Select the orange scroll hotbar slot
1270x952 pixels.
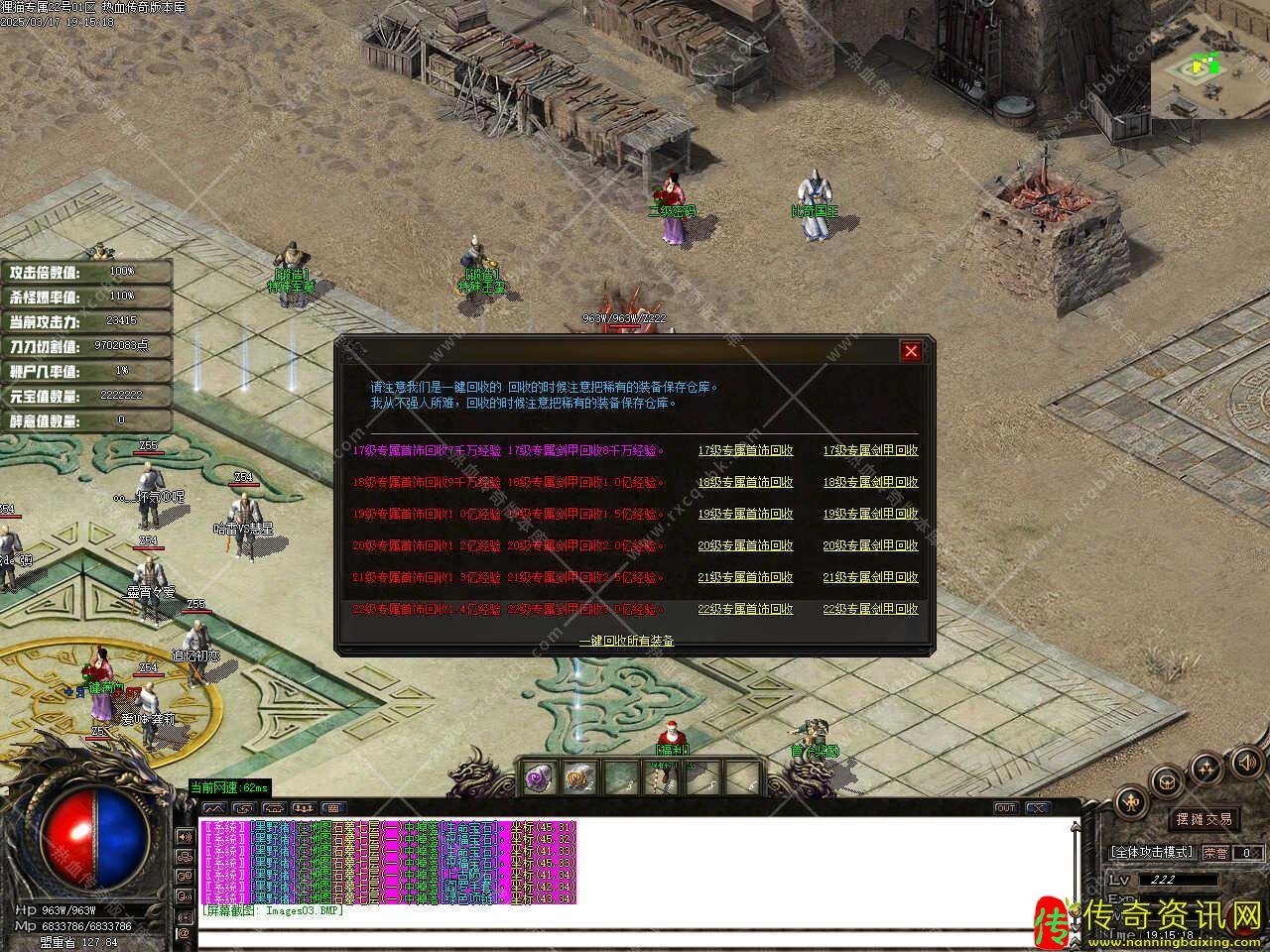pos(580,777)
